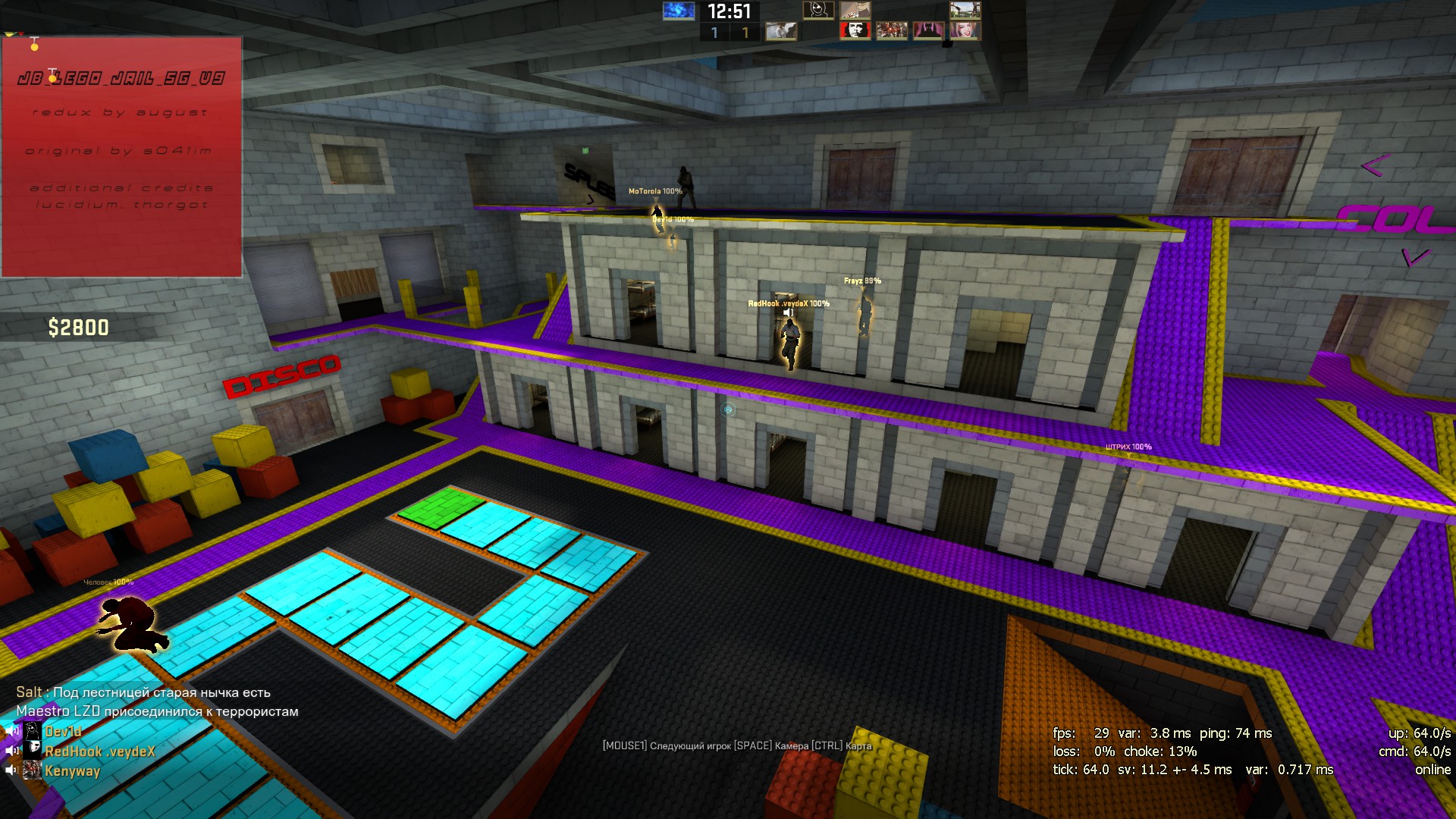Click Salt's chat message
Screen dimensions: 1456x819
(x=143, y=692)
